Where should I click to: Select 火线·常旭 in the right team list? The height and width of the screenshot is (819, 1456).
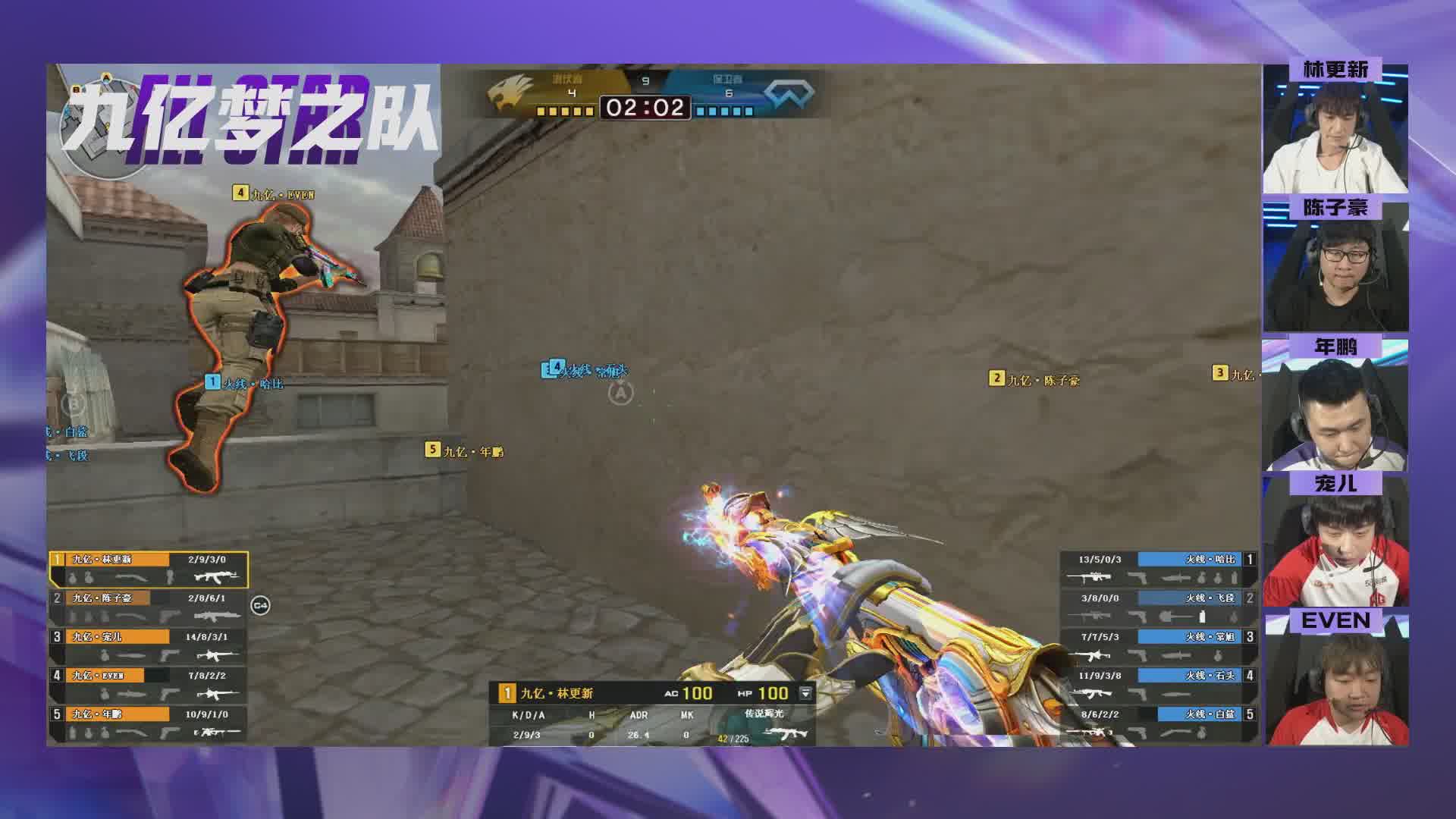click(1158, 646)
